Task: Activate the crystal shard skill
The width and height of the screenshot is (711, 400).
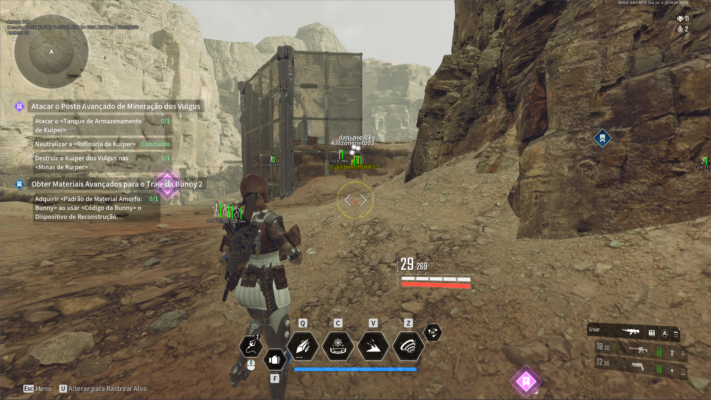Action: pos(302,346)
